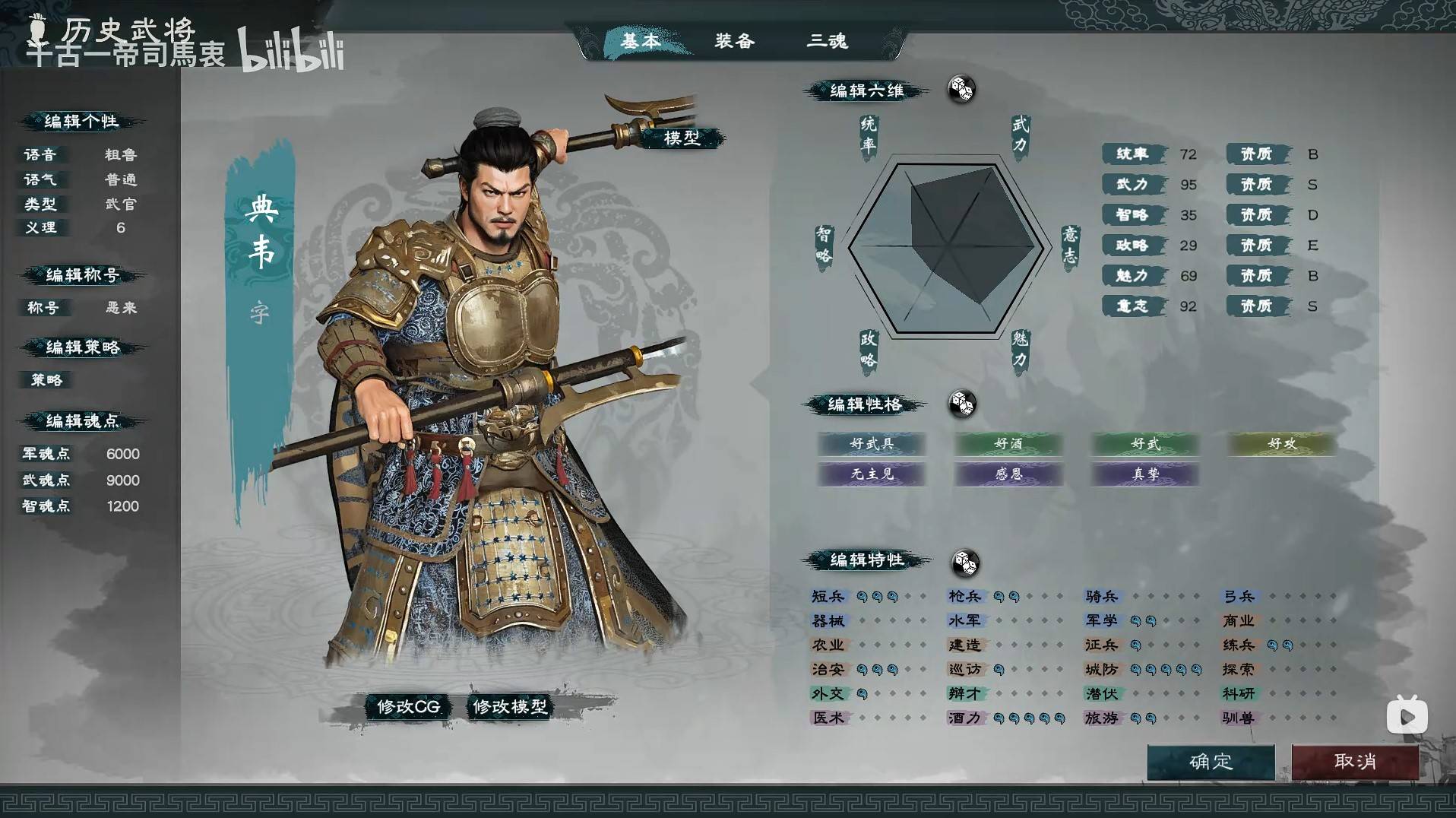Click the 确定 confirm button
The width and height of the screenshot is (1456, 818).
[x=1211, y=763]
